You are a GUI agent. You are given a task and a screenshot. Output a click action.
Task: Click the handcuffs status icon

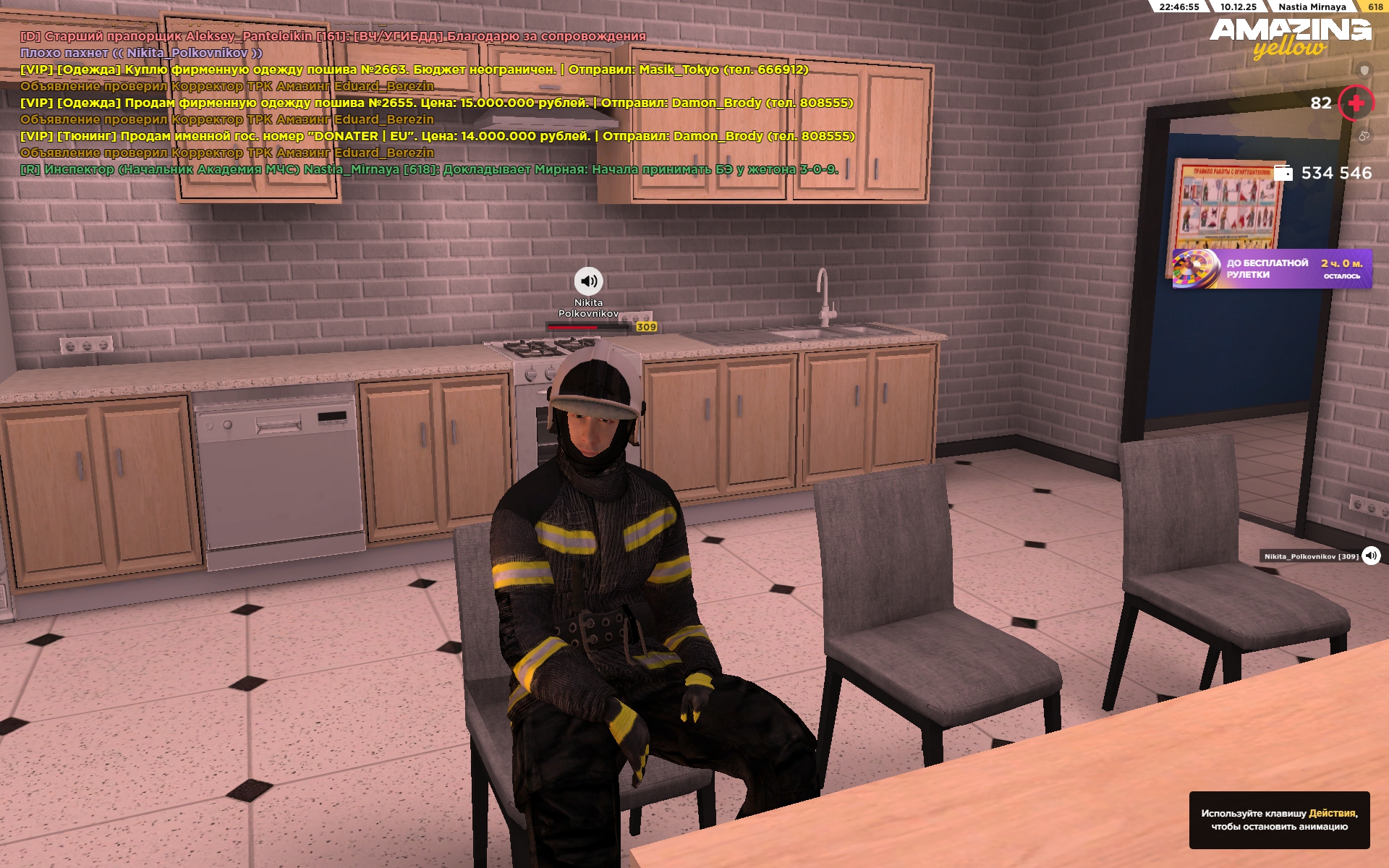pos(1364,135)
